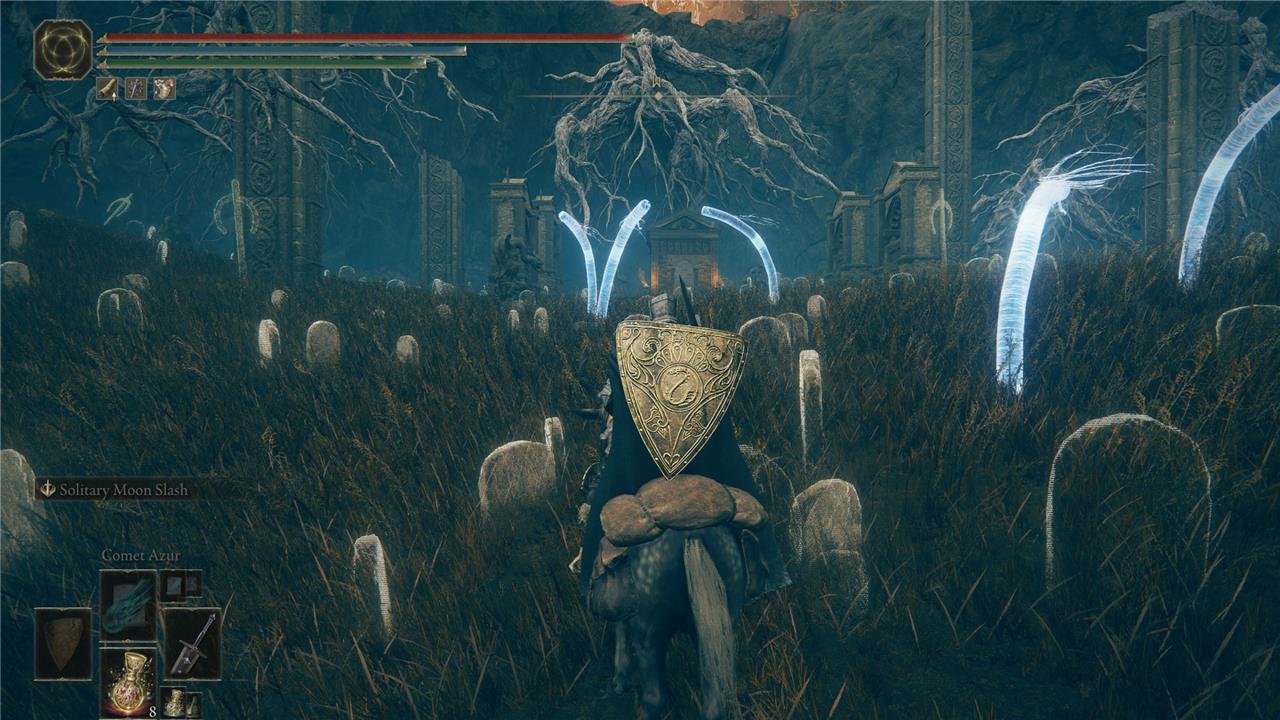Inspect the sparkling branch buff icon

135,89
